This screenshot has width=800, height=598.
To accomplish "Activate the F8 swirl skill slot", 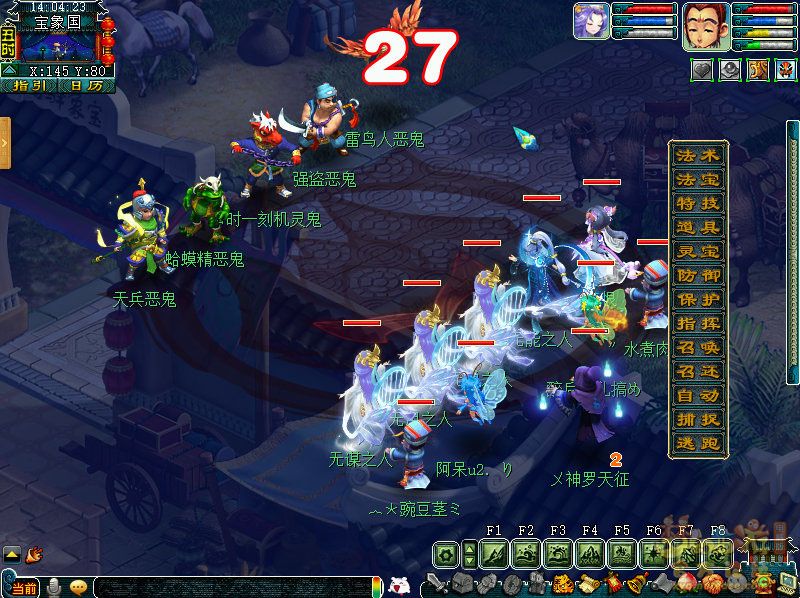I will (x=717, y=554).
